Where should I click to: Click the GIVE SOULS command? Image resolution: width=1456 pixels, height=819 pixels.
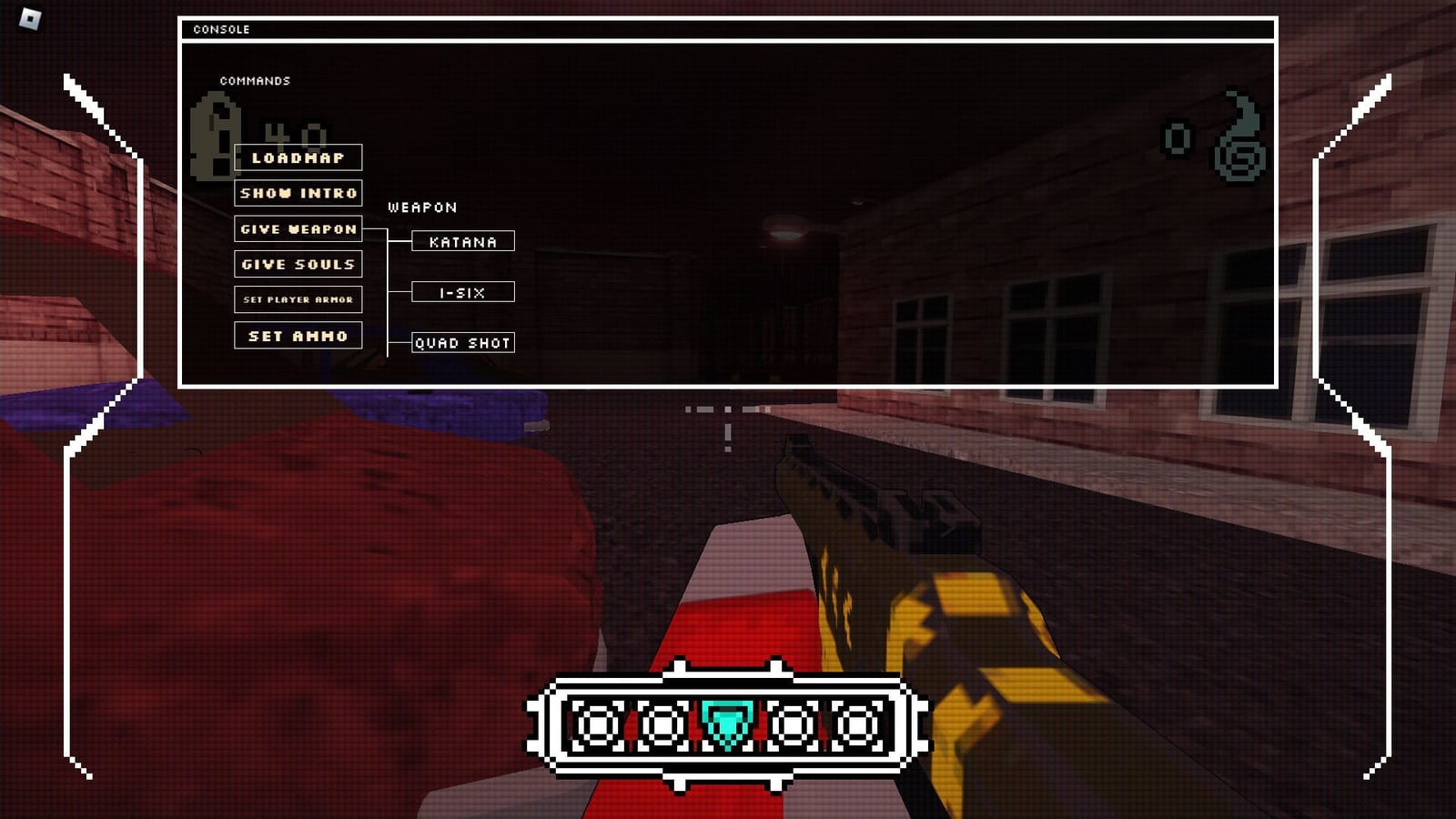point(298,264)
